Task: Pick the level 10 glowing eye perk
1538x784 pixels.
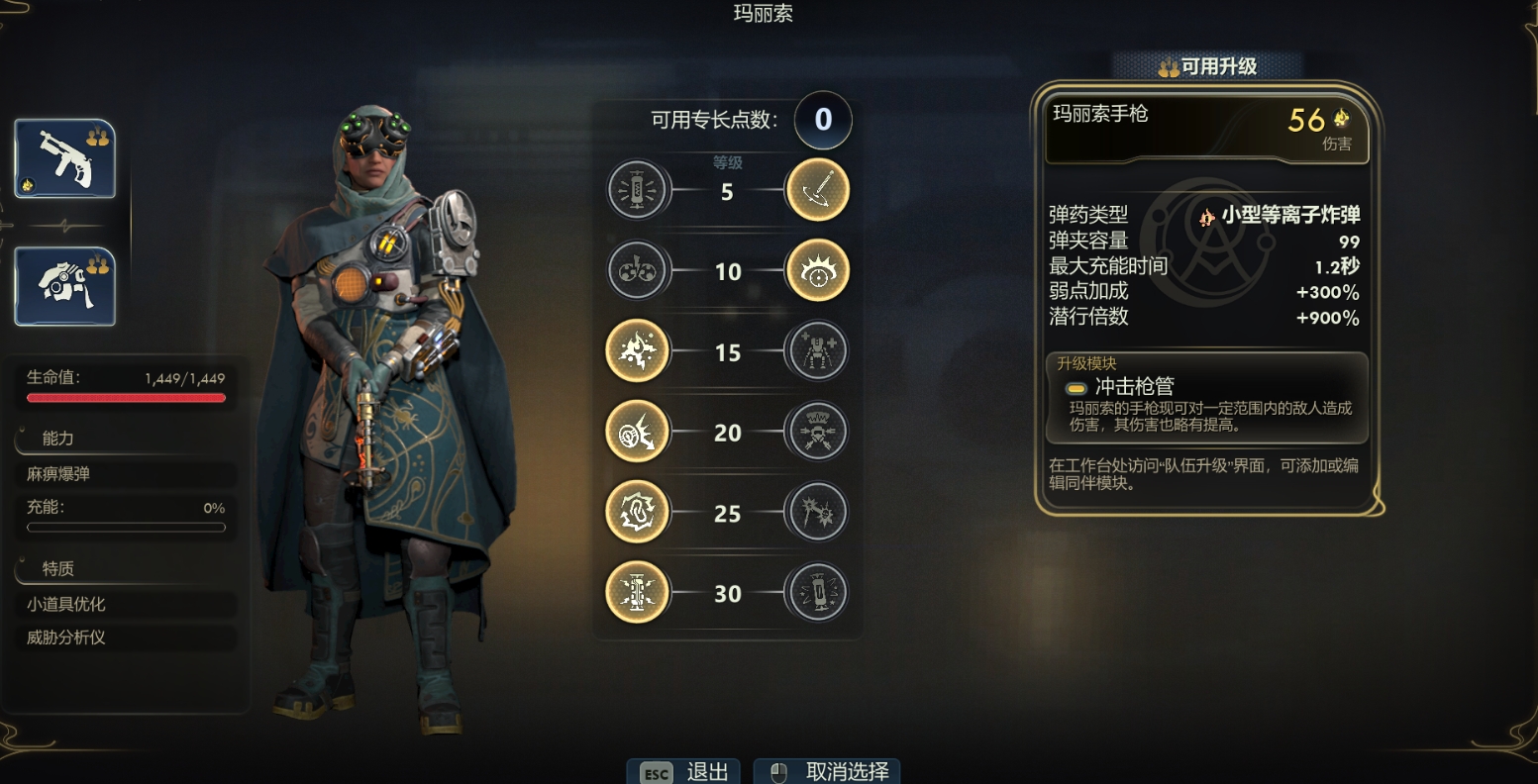Action: coord(817,270)
